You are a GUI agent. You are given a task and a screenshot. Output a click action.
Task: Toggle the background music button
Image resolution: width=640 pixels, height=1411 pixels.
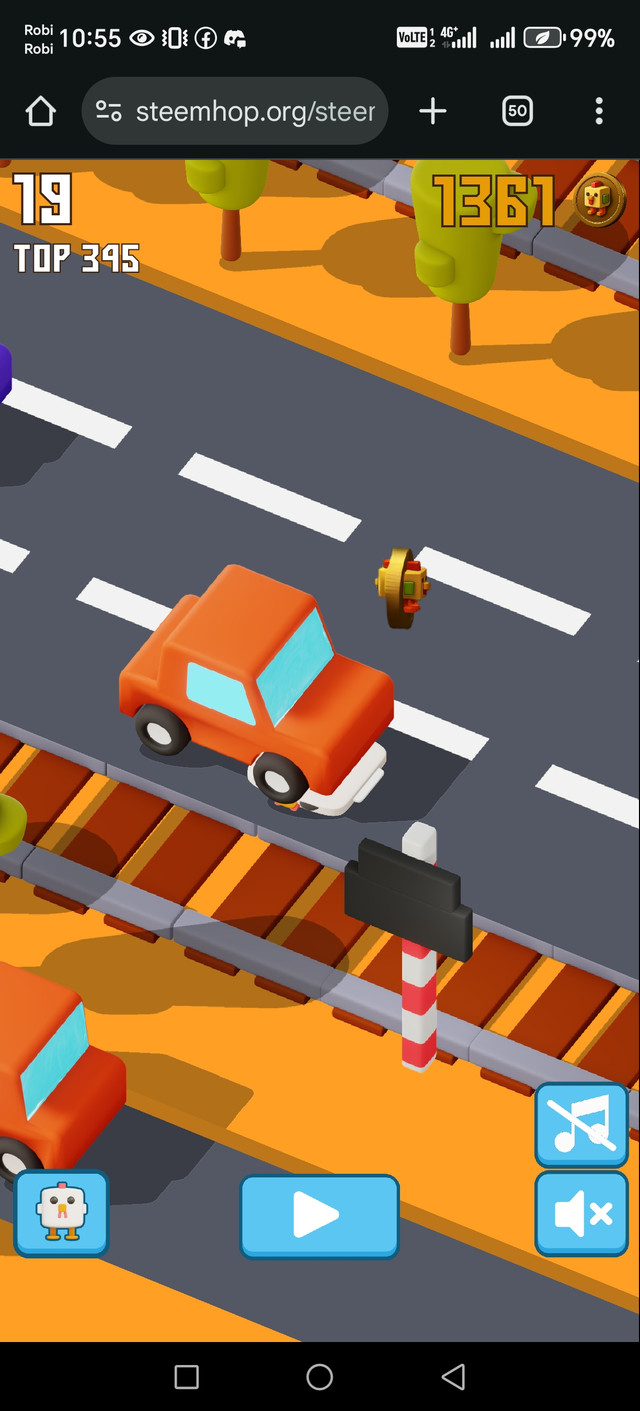point(581,1125)
